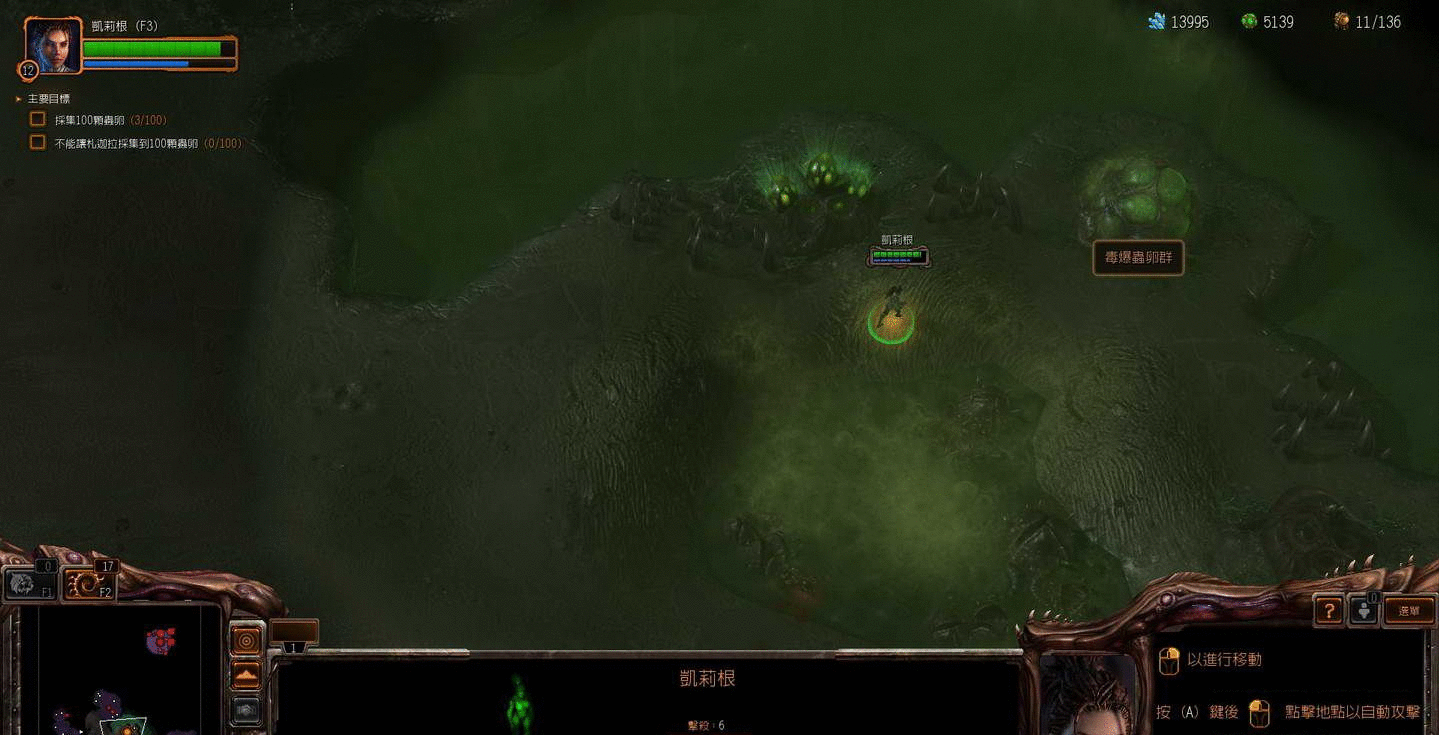Screen dimensions: 1439x735
Task: Collapse the 主要目標 objectives list
Action: click(x=17, y=98)
